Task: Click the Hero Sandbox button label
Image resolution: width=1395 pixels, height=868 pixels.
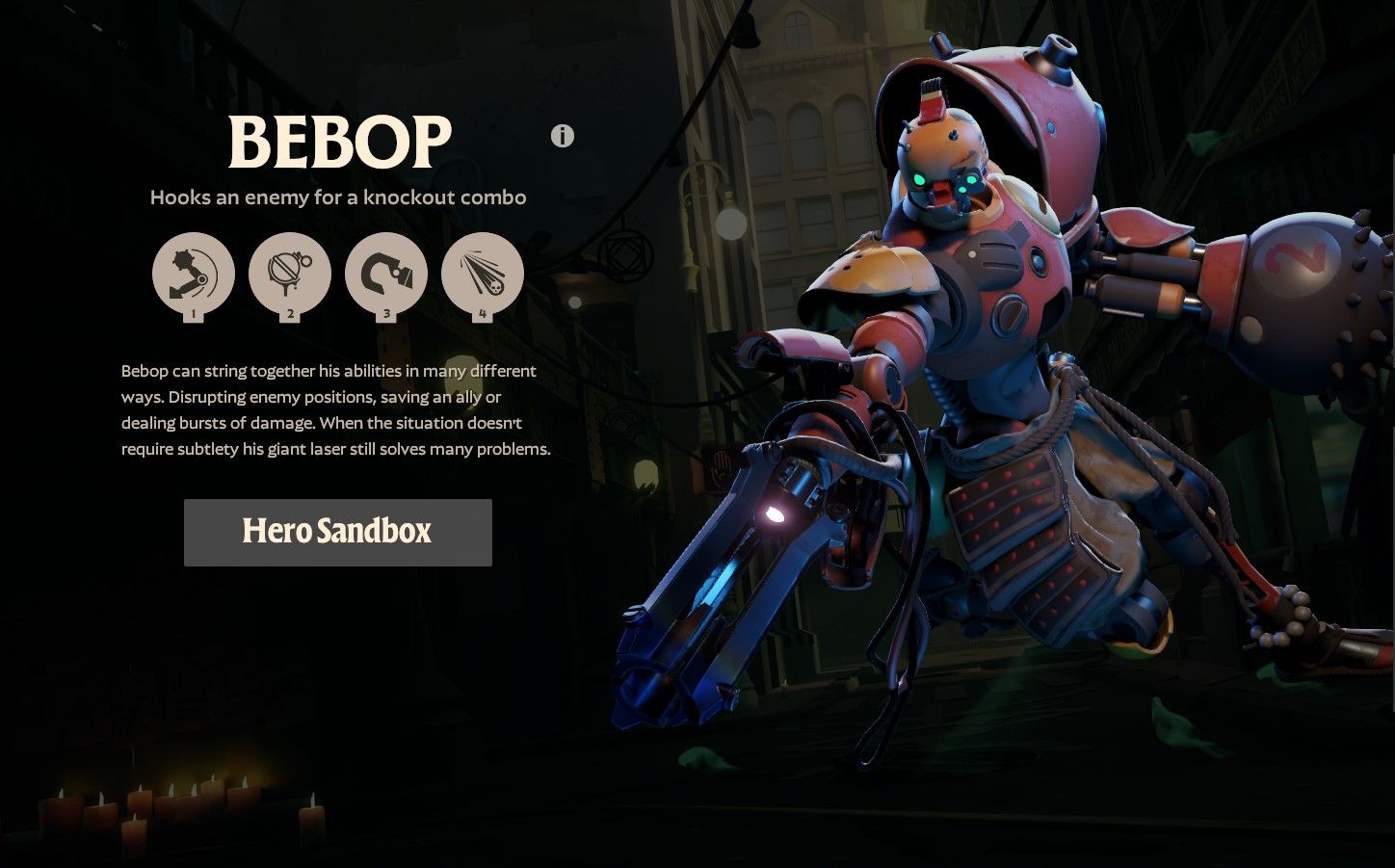Action: (337, 531)
